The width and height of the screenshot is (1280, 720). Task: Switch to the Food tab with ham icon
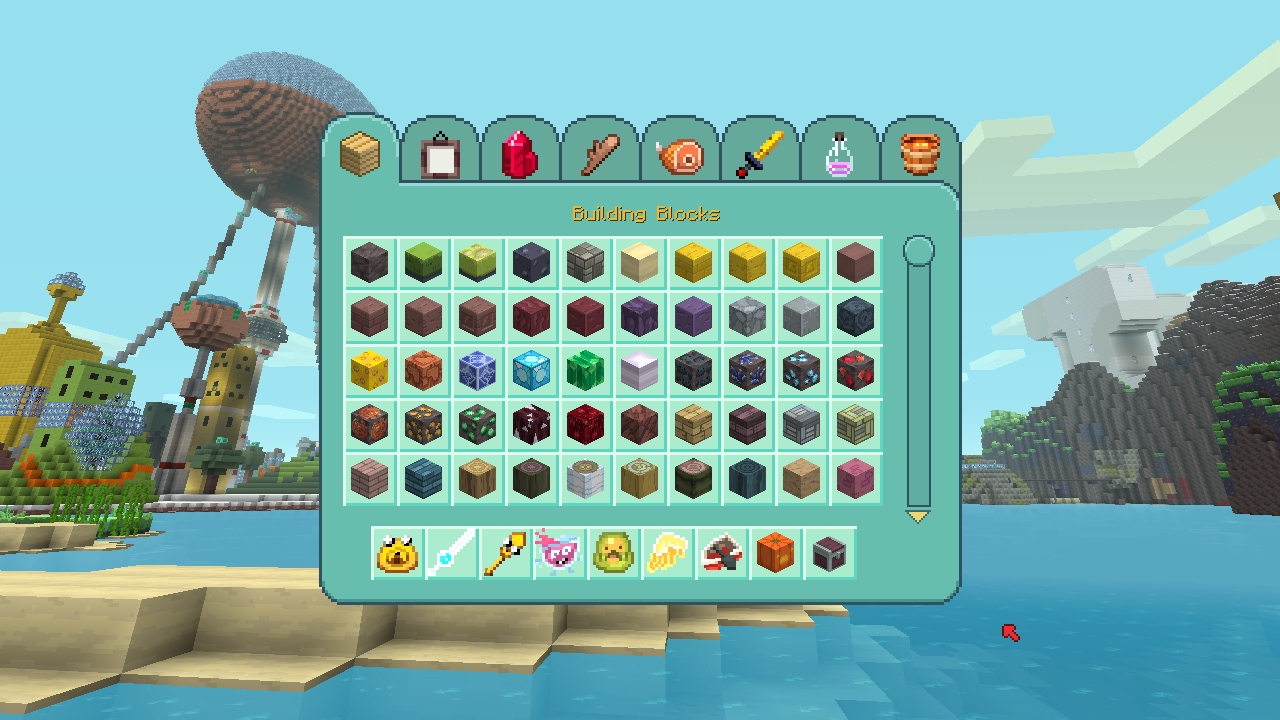click(x=680, y=152)
